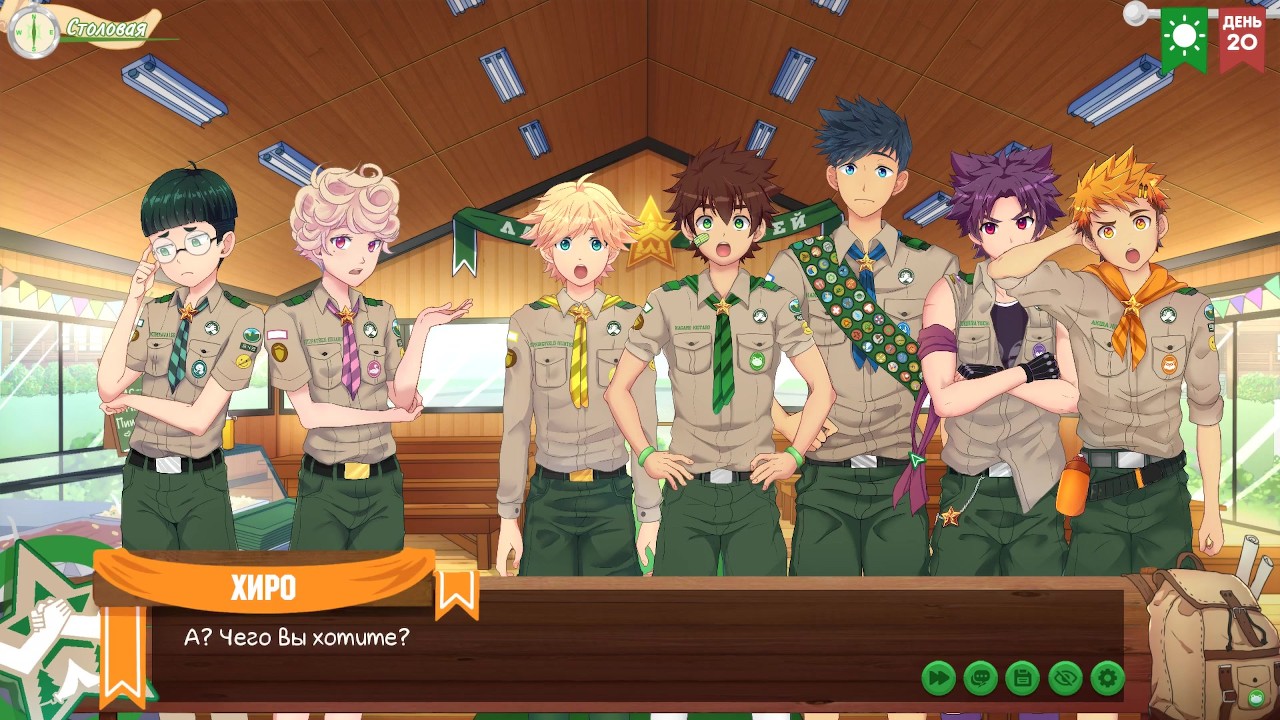The width and height of the screenshot is (1280, 720).
Task: Open the save game menu
Action: coord(1023,678)
